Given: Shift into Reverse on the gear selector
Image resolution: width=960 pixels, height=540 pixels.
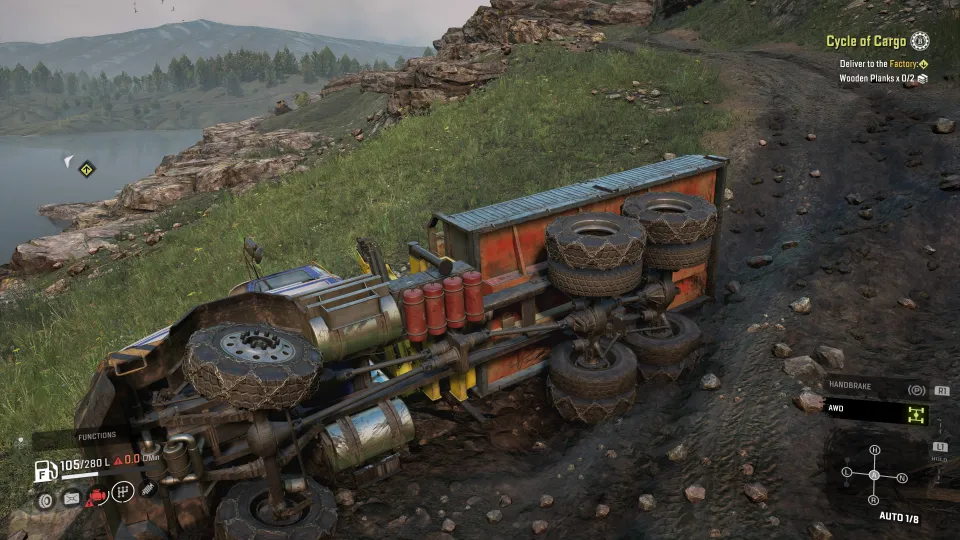Looking at the screenshot, I should (x=873, y=499).
